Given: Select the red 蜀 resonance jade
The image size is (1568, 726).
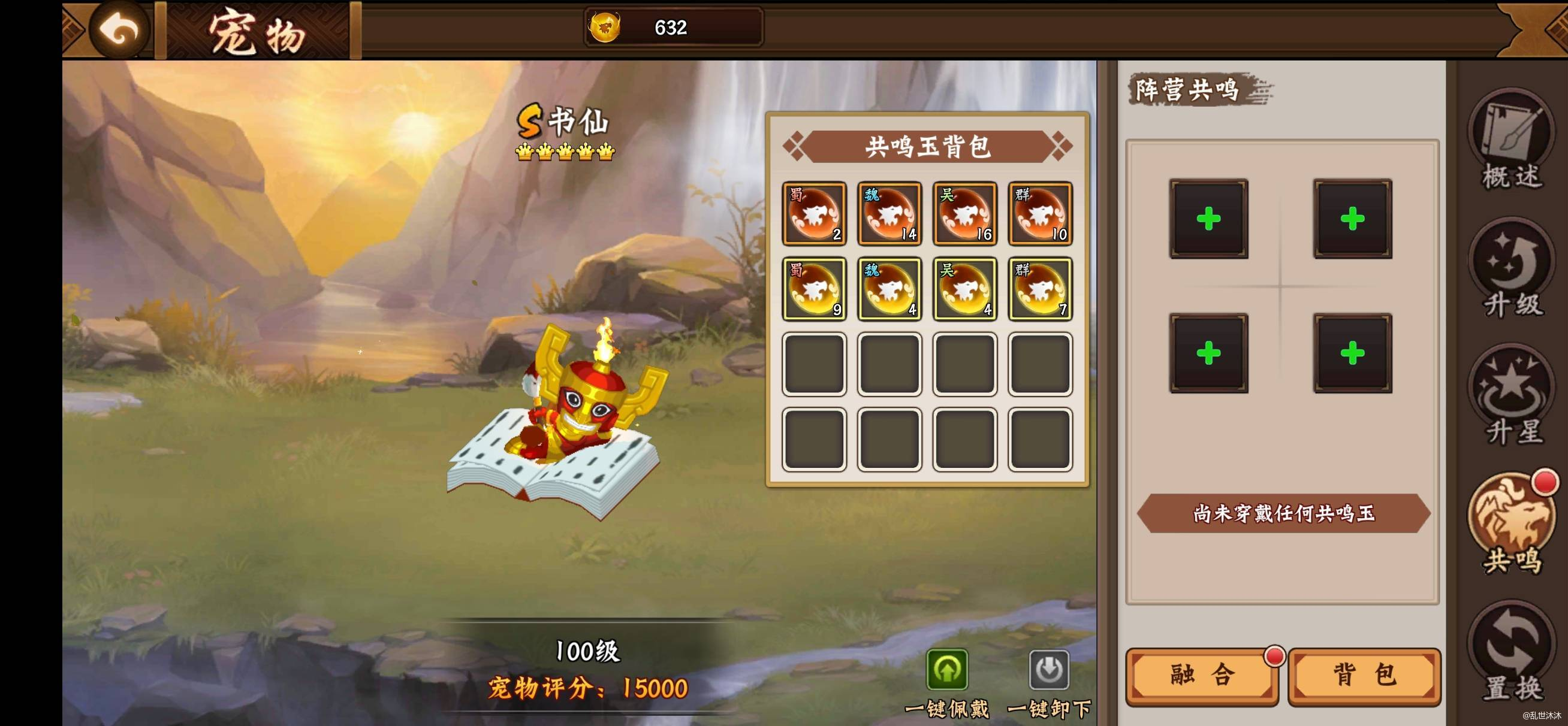Looking at the screenshot, I should pyautogui.click(x=814, y=214).
